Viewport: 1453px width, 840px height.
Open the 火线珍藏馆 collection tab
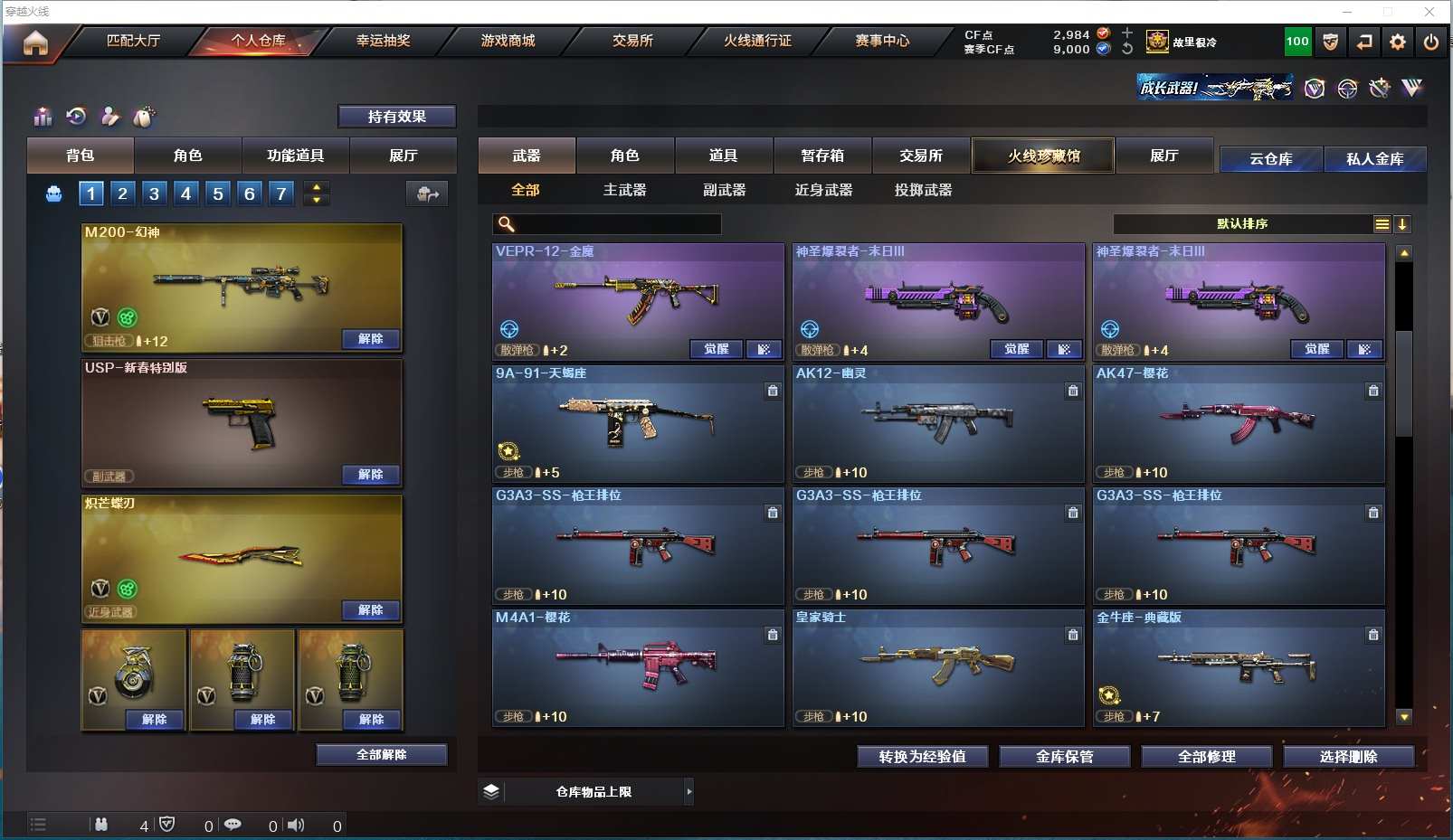tap(1043, 156)
